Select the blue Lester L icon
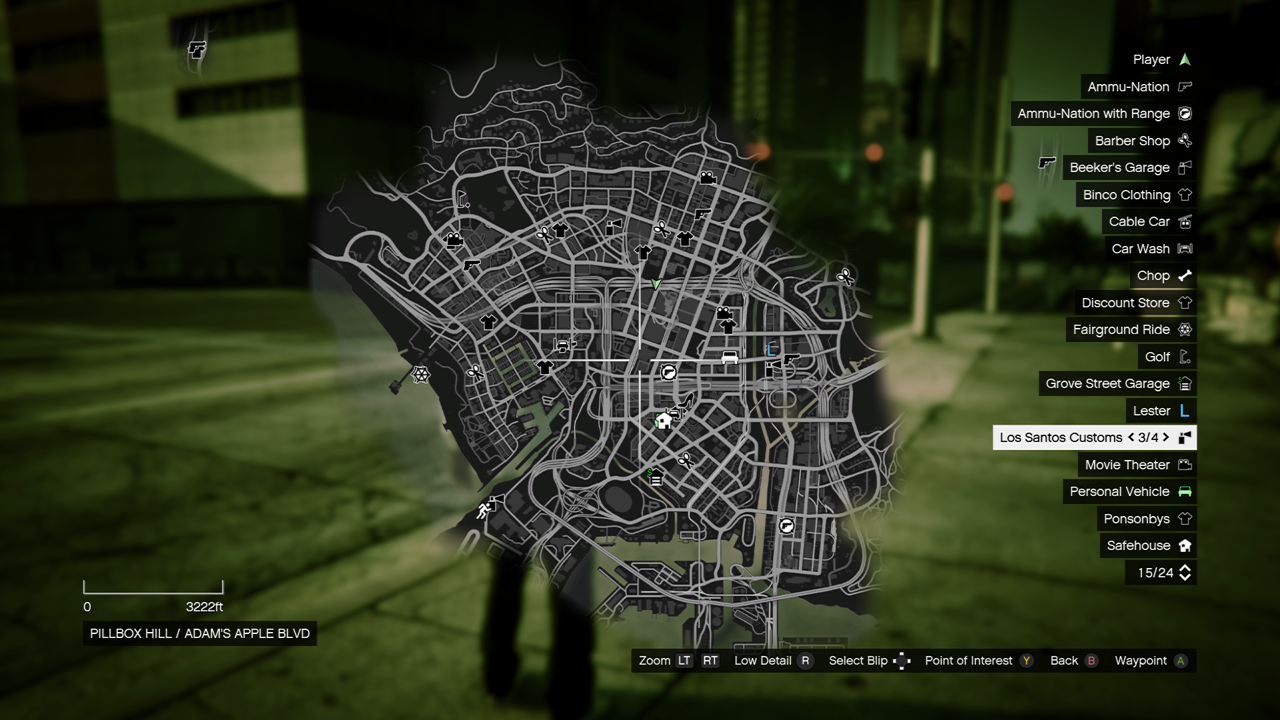 pyautogui.click(x=1184, y=410)
